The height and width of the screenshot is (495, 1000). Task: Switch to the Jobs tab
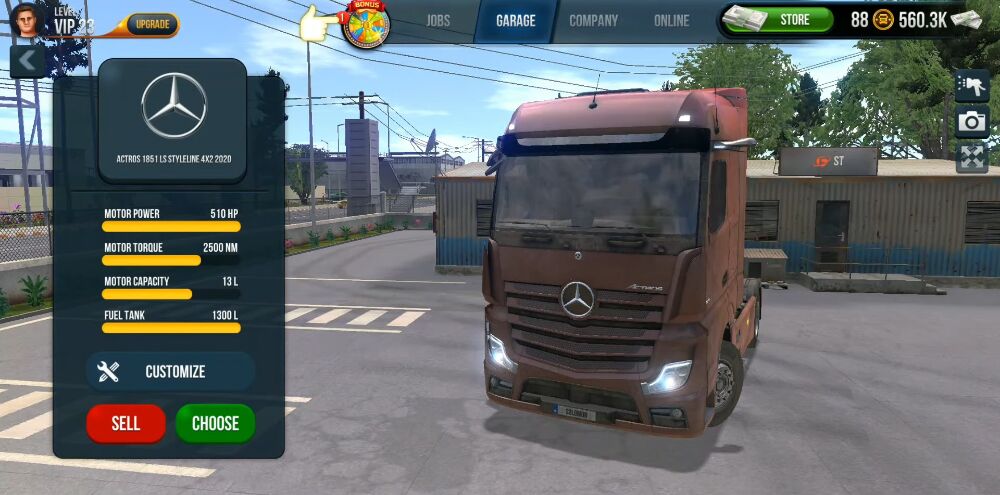(438, 20)
